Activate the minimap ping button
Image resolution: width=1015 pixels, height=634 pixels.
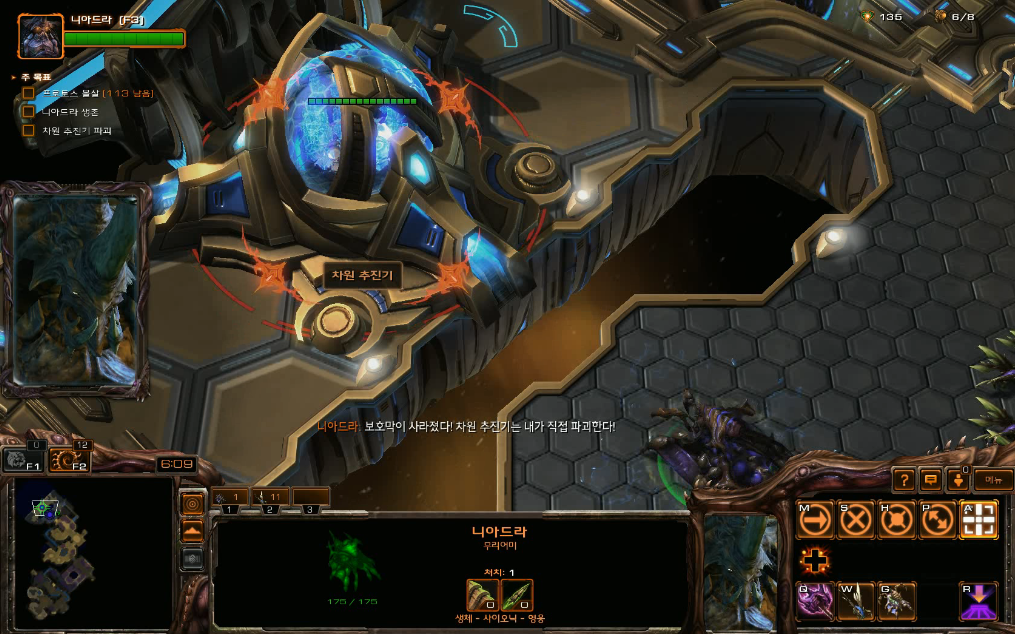[x=192, y=503]
